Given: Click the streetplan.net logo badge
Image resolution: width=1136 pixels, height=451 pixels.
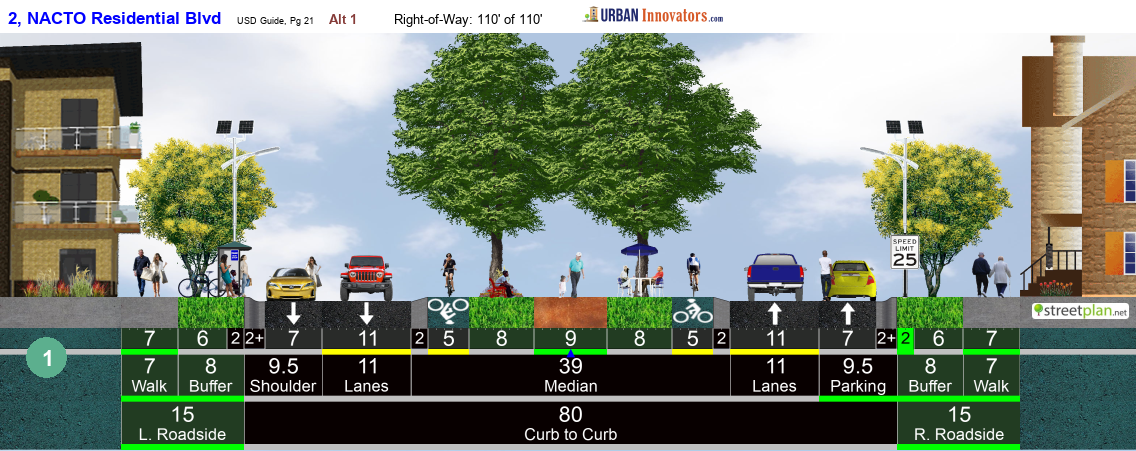Looking at the screenshot, I should point(1081,311).
